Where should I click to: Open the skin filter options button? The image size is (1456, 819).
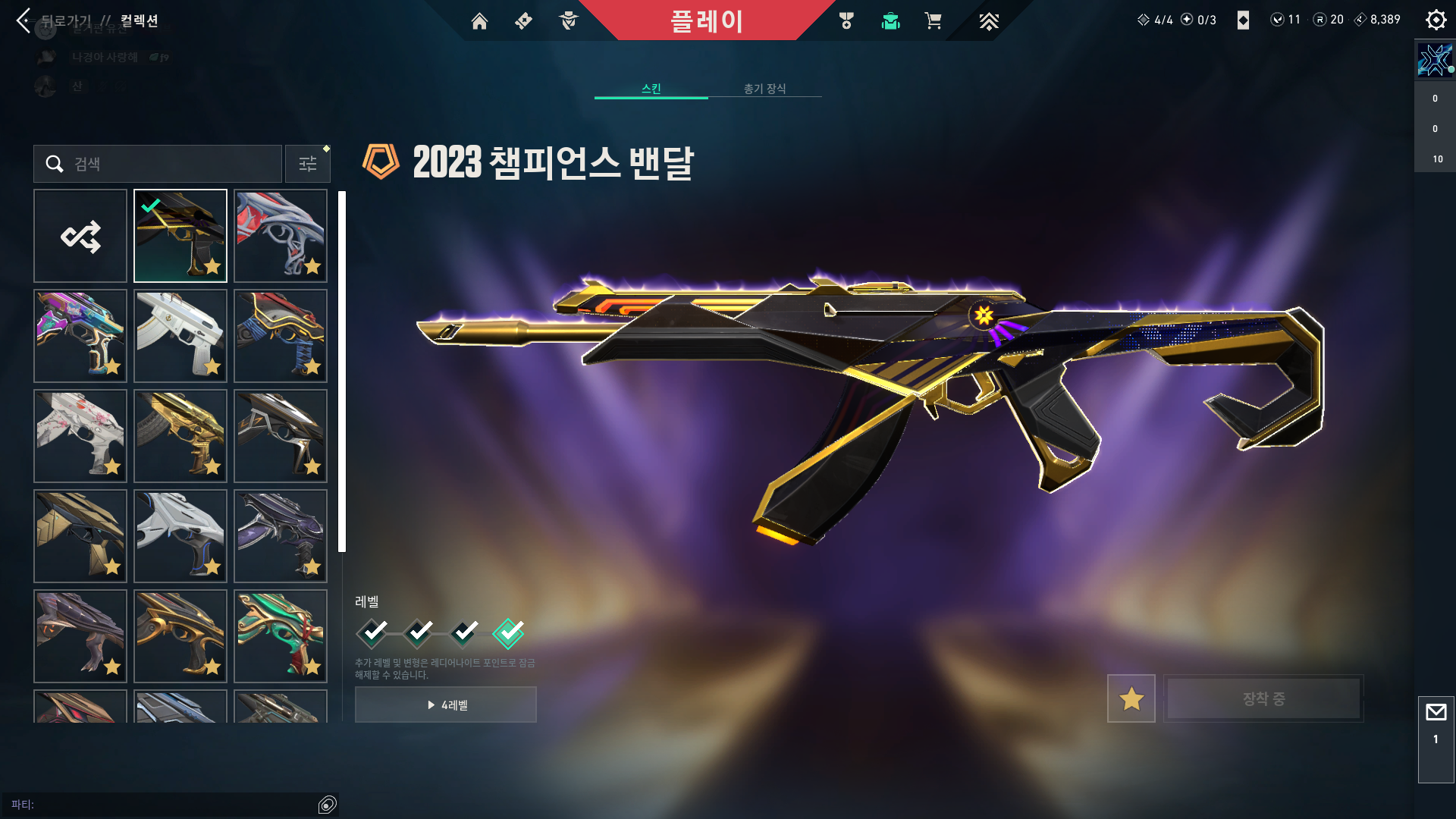308,164
